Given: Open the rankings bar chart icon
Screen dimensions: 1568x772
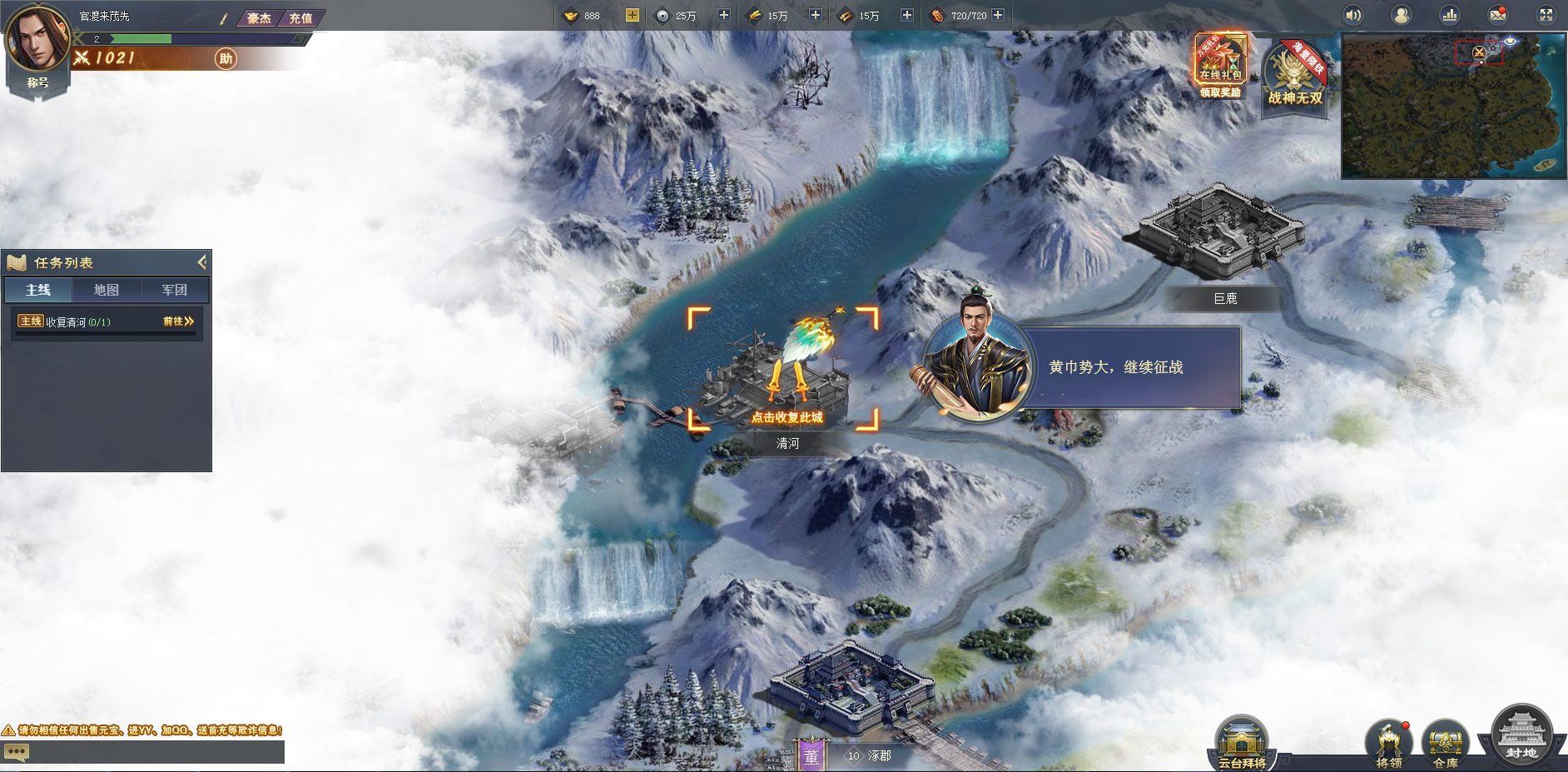Looking at the screenshot, I should pos(1450,15).
